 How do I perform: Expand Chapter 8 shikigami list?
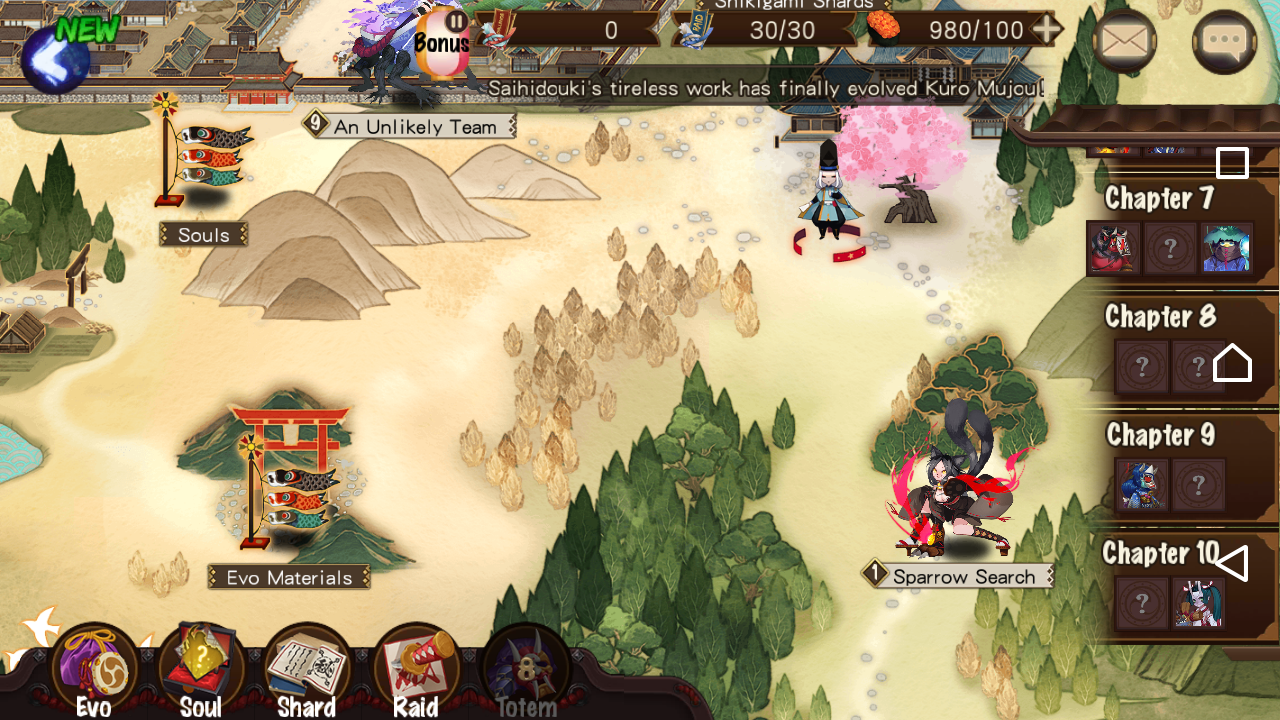1160,316
